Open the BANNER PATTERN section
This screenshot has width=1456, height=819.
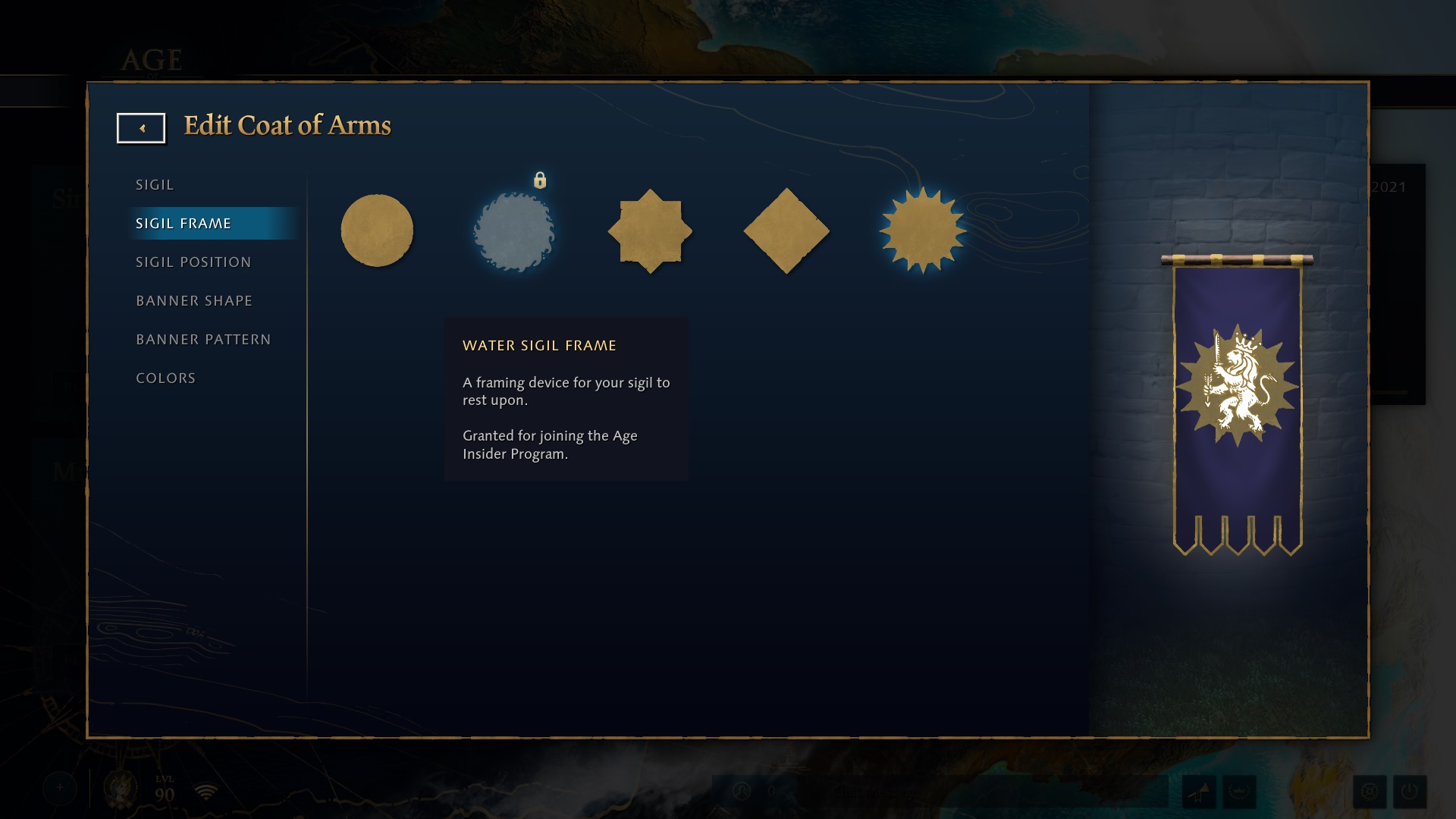coord(202,339)
